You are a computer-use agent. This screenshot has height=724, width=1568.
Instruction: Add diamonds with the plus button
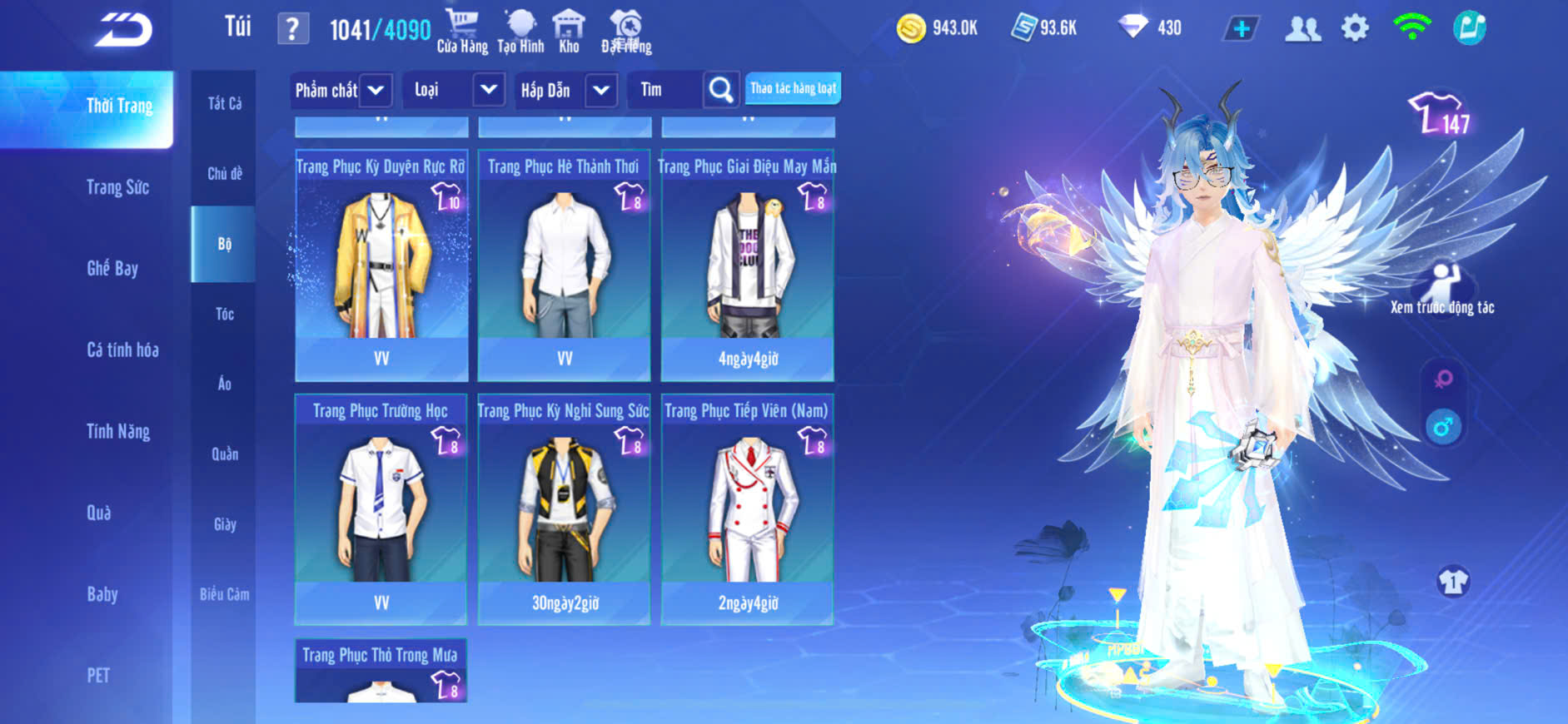tap(1241, 29)
